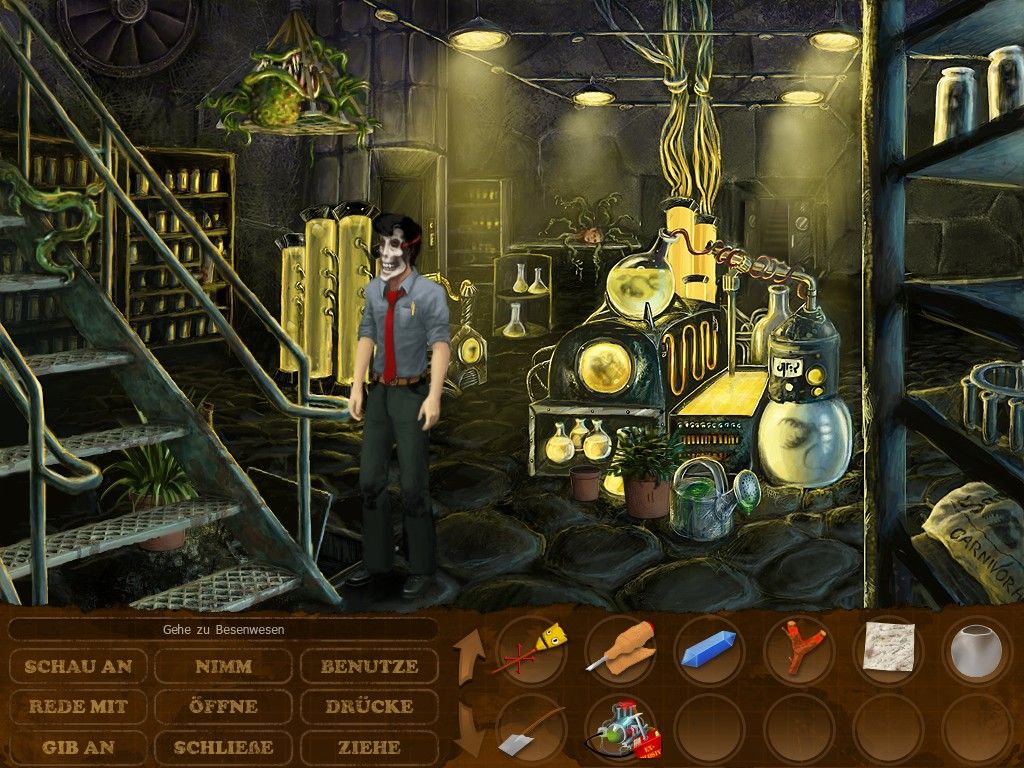Pick the wooden-handled carving tool item
Viewport: 1024px width, 768px height.
(619, 650)
